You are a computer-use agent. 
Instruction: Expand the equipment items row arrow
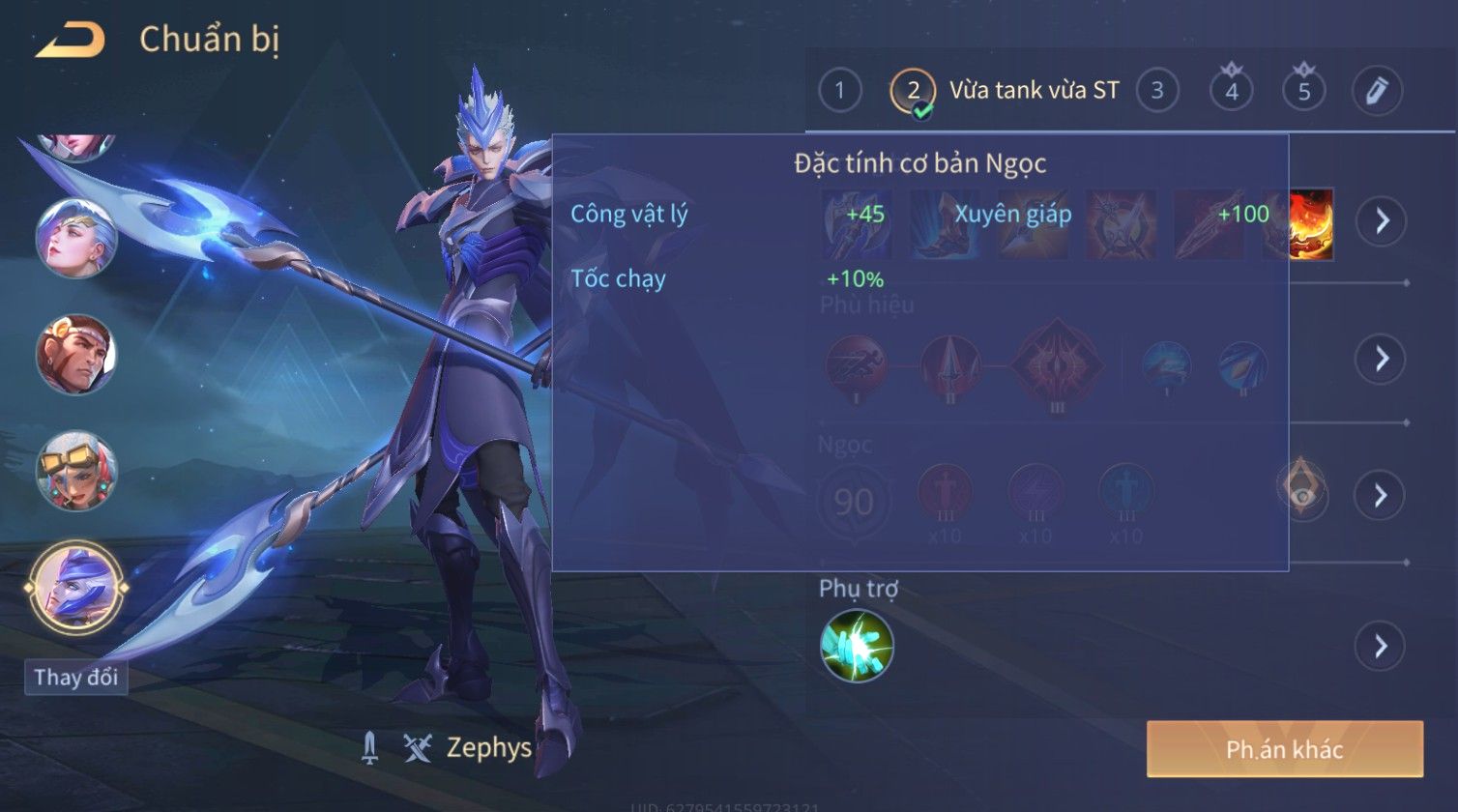point(1381,221)
